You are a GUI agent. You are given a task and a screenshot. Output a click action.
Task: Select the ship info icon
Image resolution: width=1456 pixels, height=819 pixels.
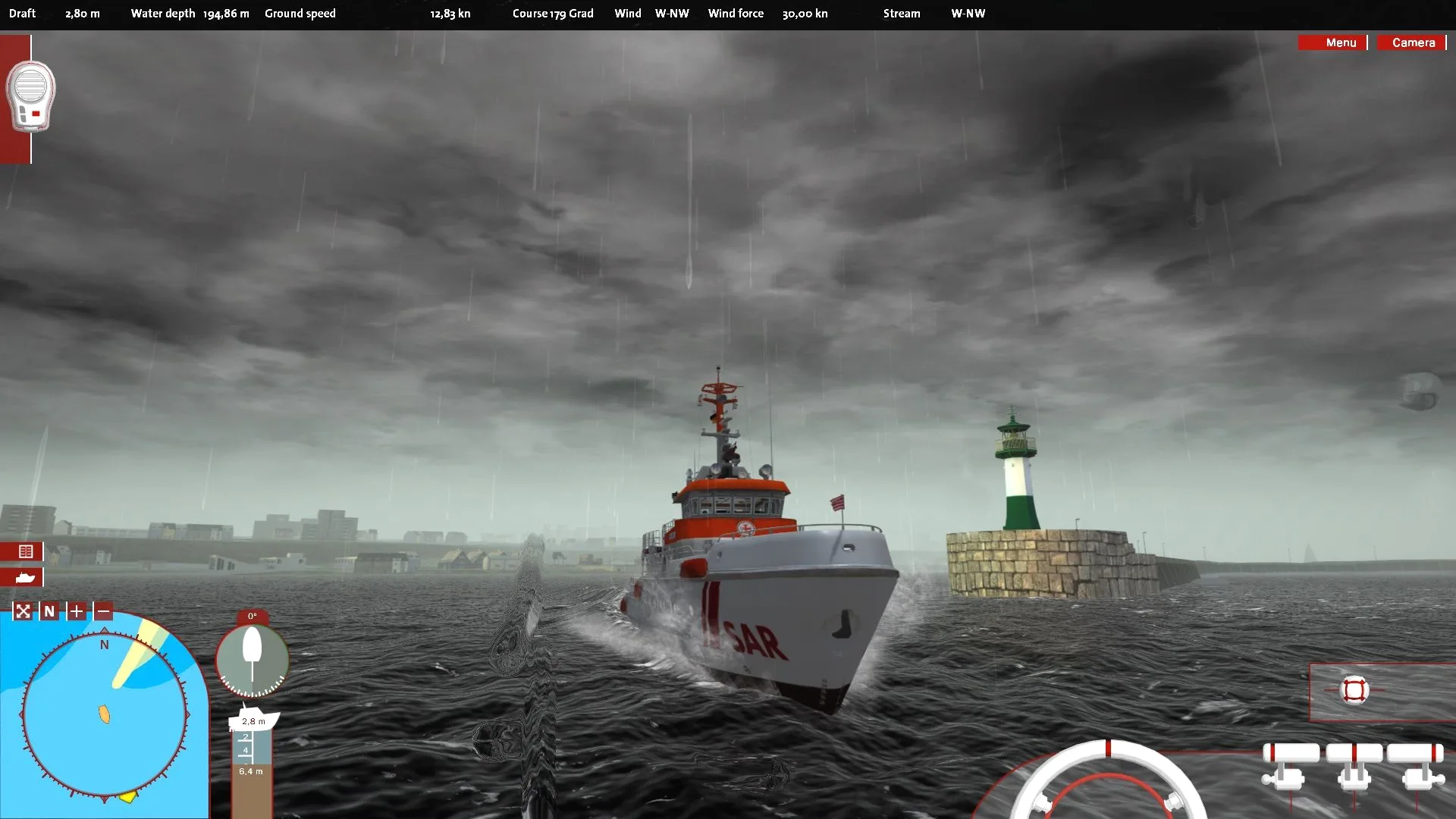[24, 578]
